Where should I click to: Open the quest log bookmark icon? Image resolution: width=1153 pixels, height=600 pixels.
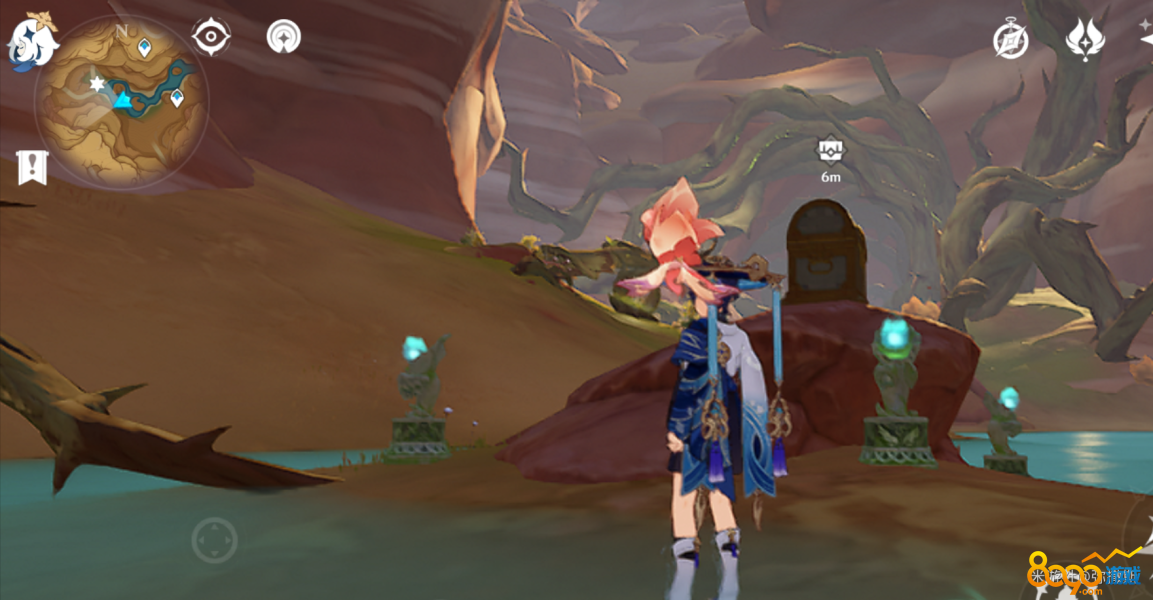[x=32, y=167]
